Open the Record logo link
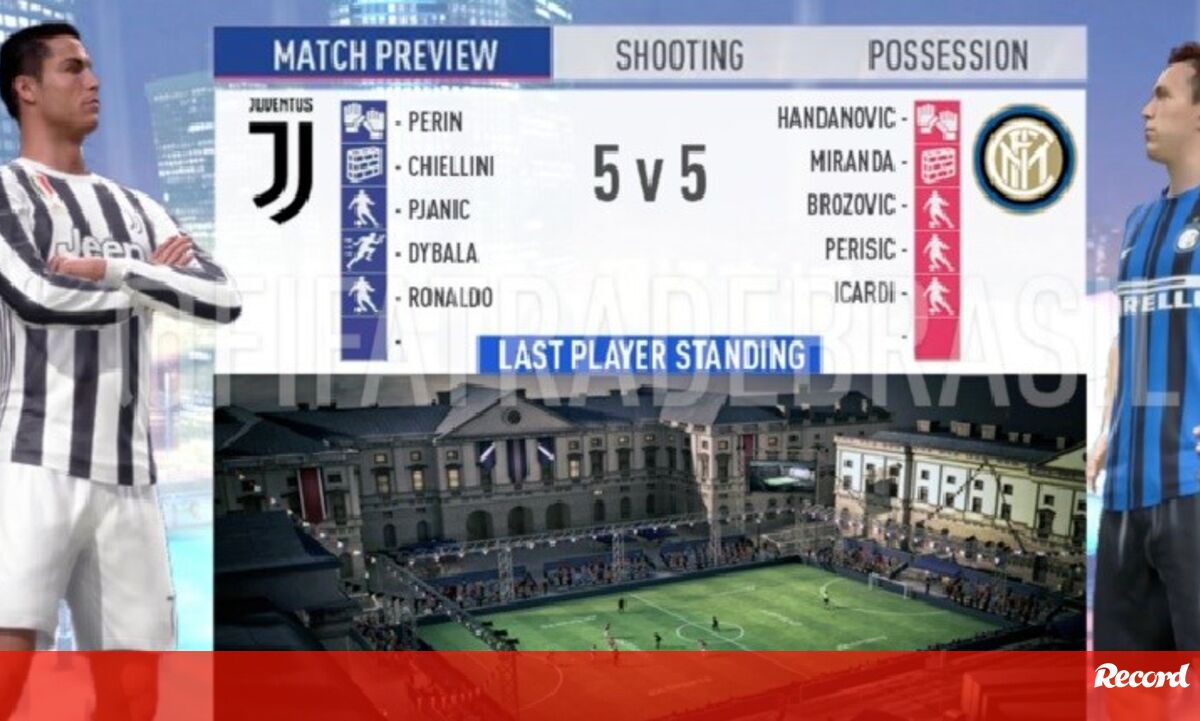This screenshot has height=721, width=1200. coord(1140,677)
